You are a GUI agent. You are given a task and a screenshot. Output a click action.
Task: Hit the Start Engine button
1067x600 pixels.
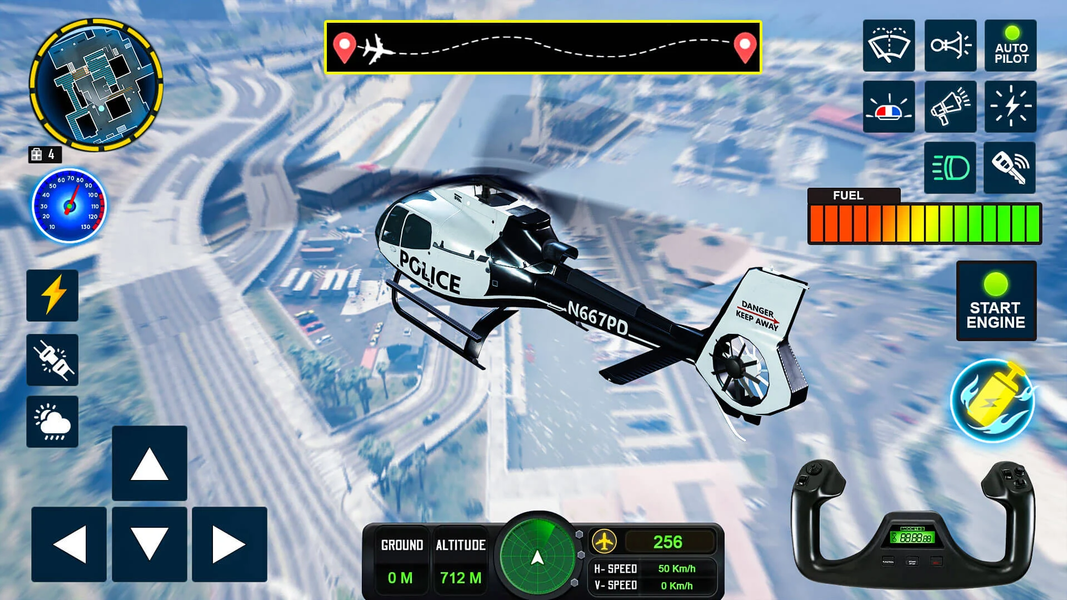(995, 301)
